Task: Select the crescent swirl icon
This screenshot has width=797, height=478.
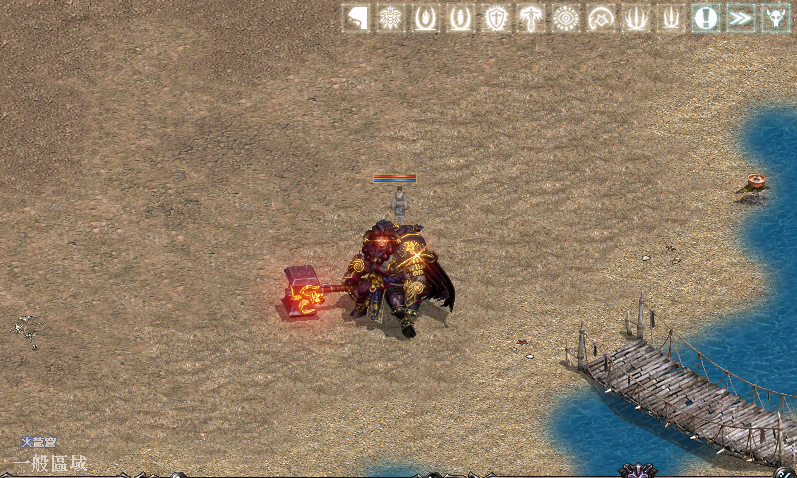Action: 601,18
